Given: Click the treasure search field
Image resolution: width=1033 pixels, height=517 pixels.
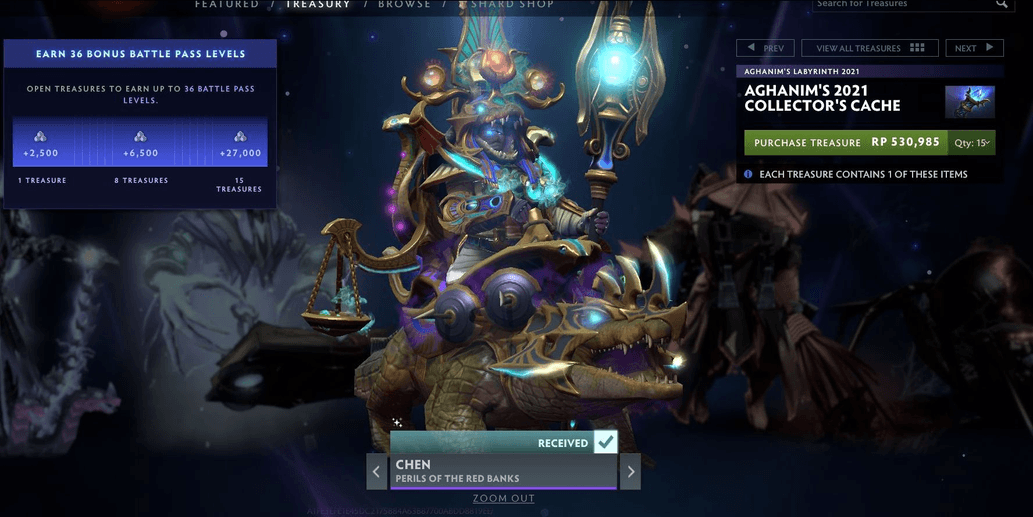Looking at the screenshot, I should coord(903,5).
